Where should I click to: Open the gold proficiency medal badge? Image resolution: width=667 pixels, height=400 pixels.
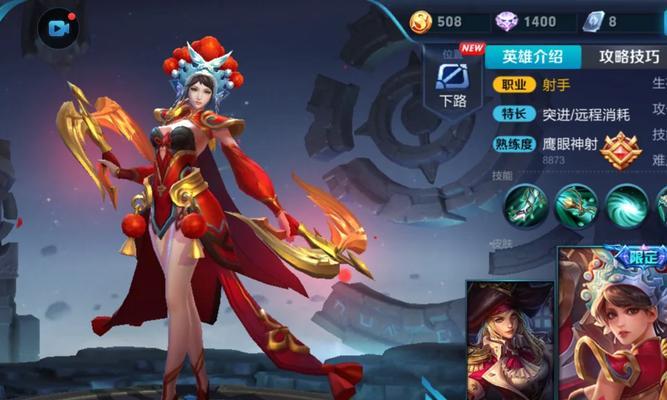(x=620, y=150)
